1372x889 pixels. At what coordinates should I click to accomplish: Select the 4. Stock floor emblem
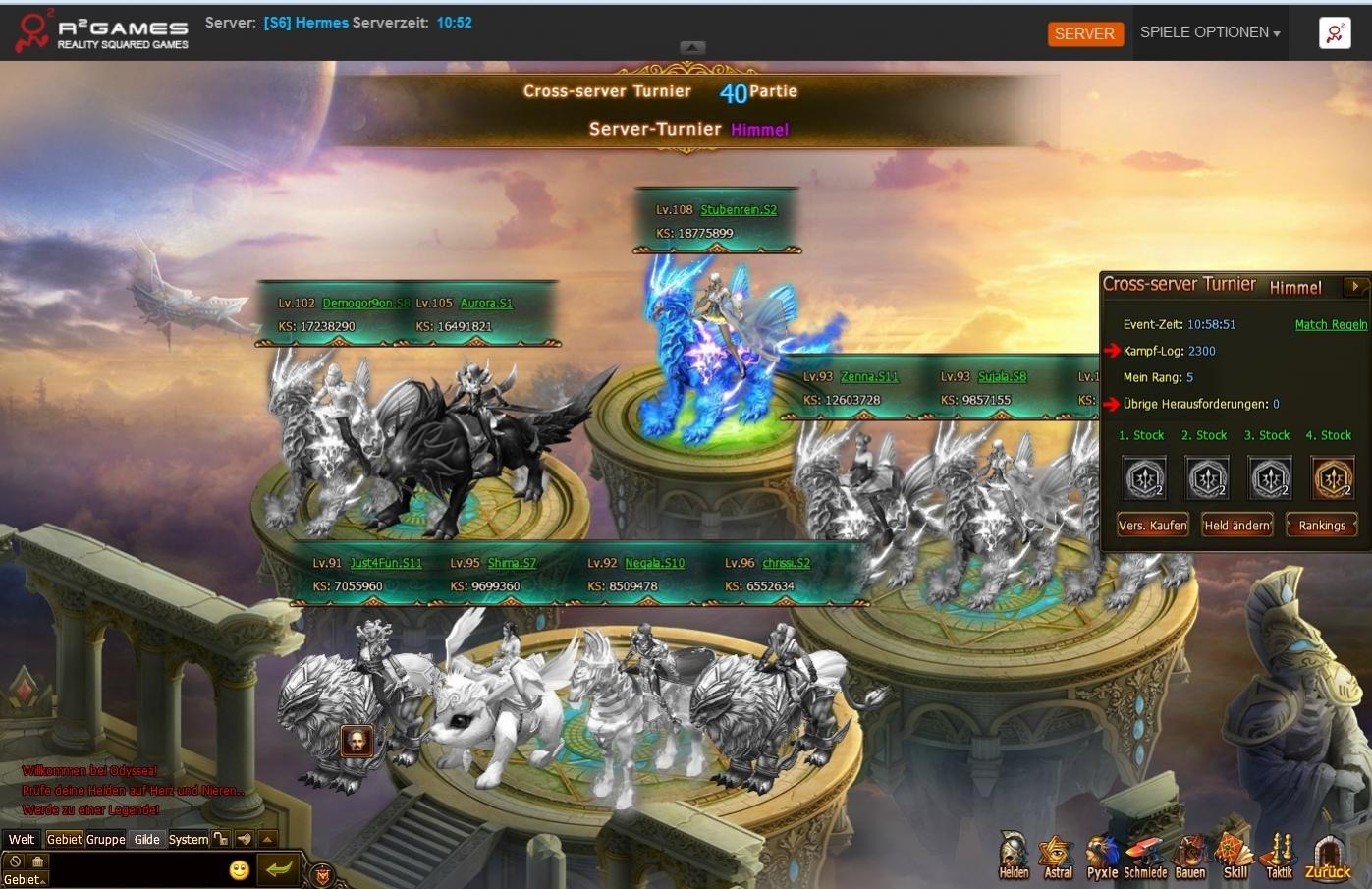coord(1332,478)
